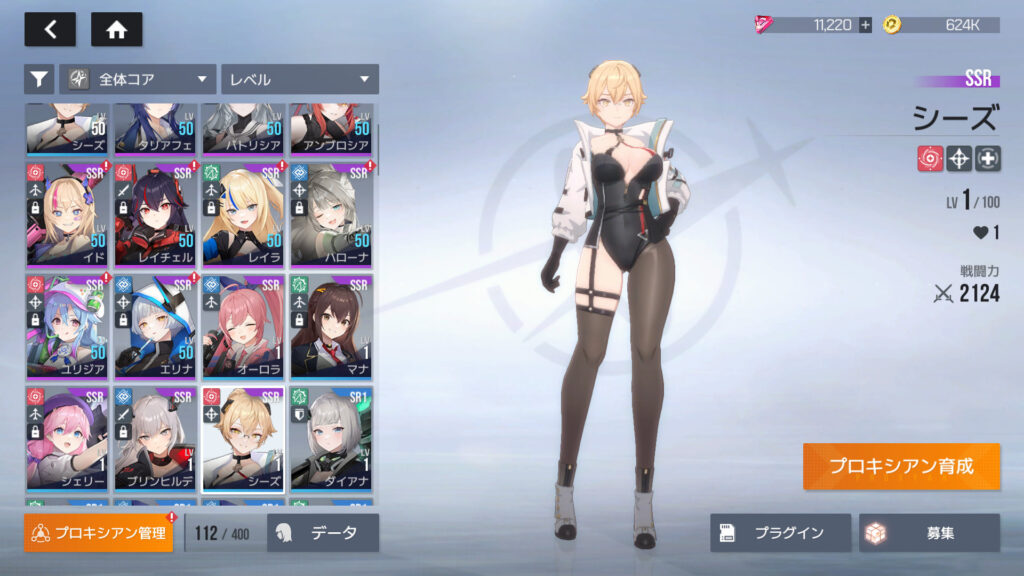This screenshot has height=576, width=1024.
Task: Choose the オーロラ character card
Action: [x=243, y=327]
